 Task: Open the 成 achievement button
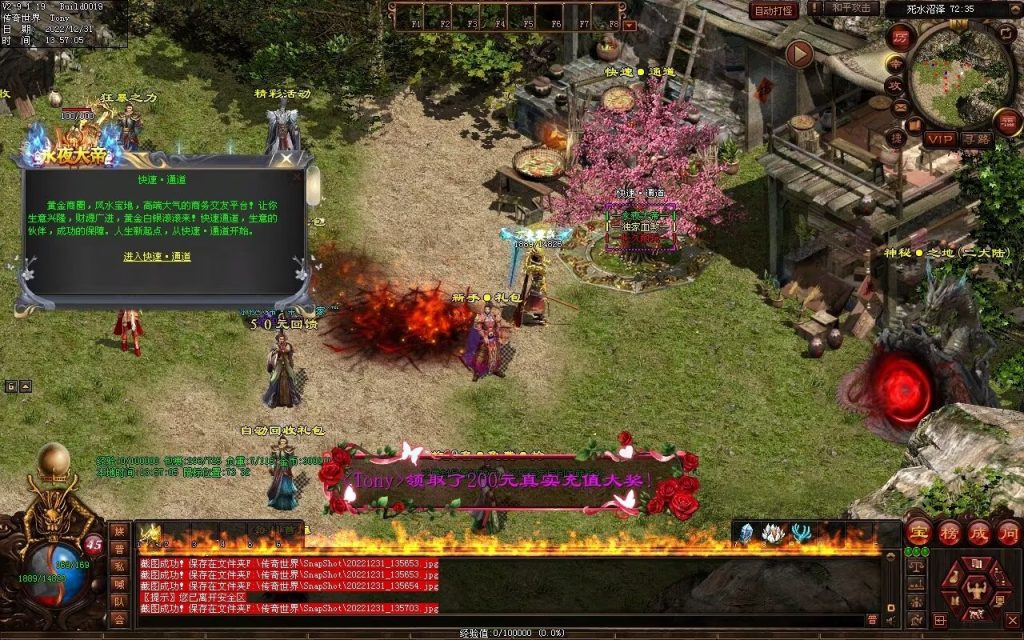(978, 531)
